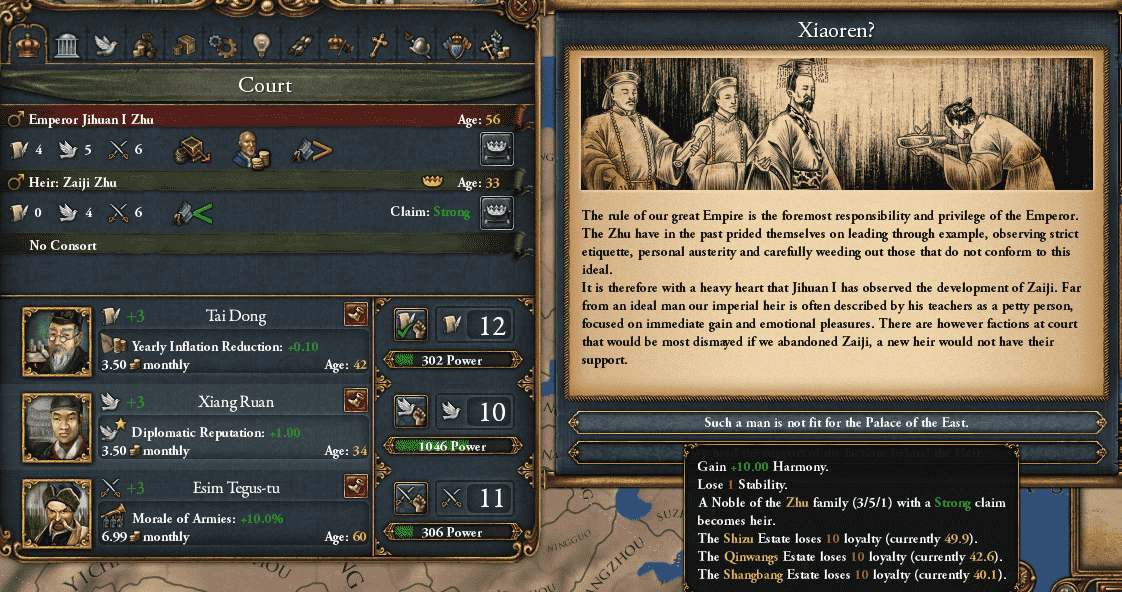Close the country panel with the X button

(520, 10)
